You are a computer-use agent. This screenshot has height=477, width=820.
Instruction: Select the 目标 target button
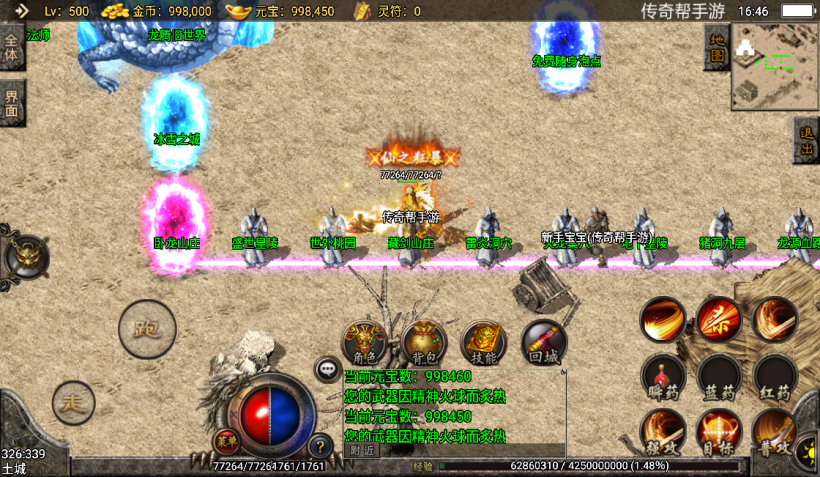(x=719, y=431)
